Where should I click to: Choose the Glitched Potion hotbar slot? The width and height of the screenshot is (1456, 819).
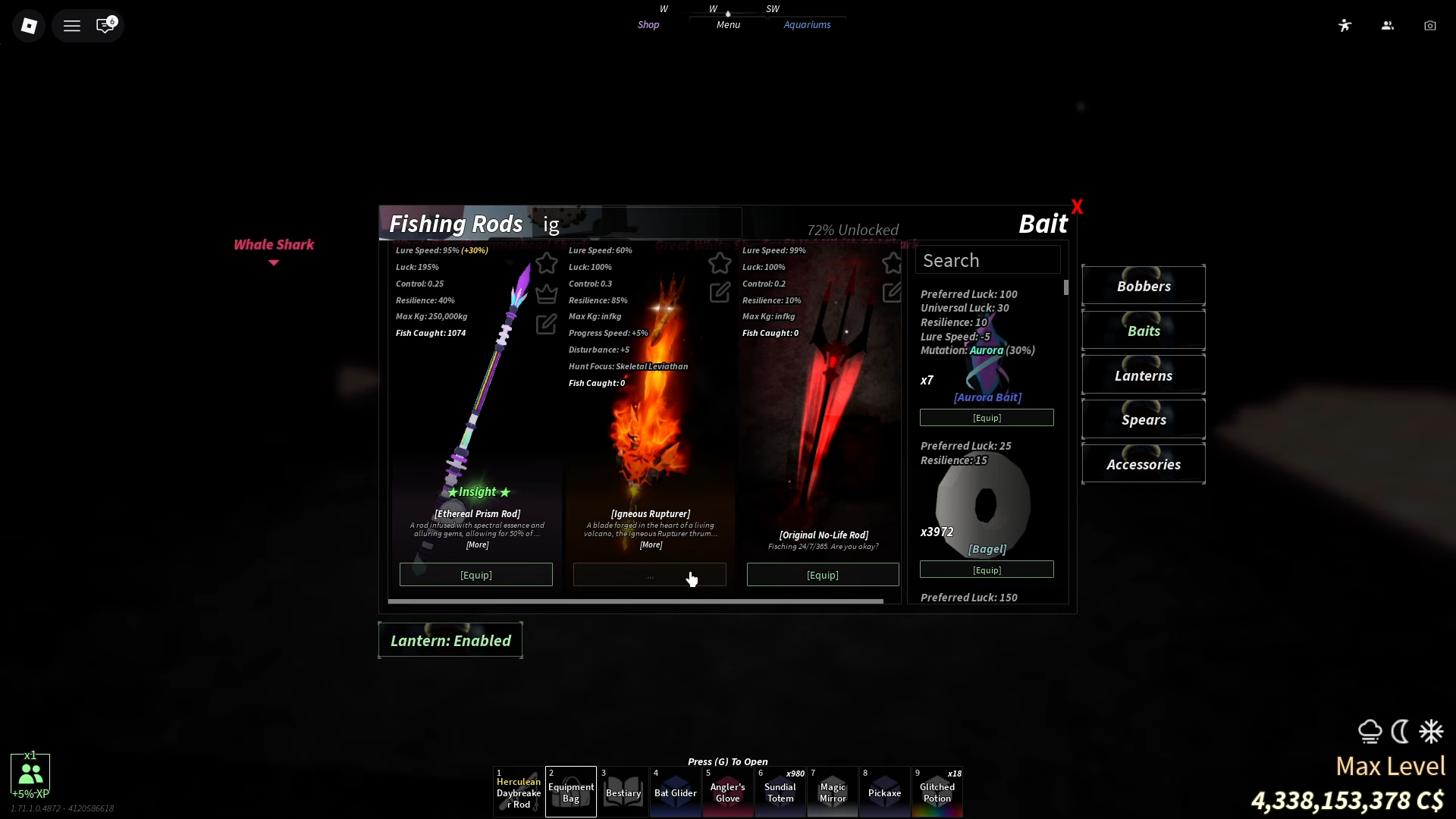[x=937, y=792]
